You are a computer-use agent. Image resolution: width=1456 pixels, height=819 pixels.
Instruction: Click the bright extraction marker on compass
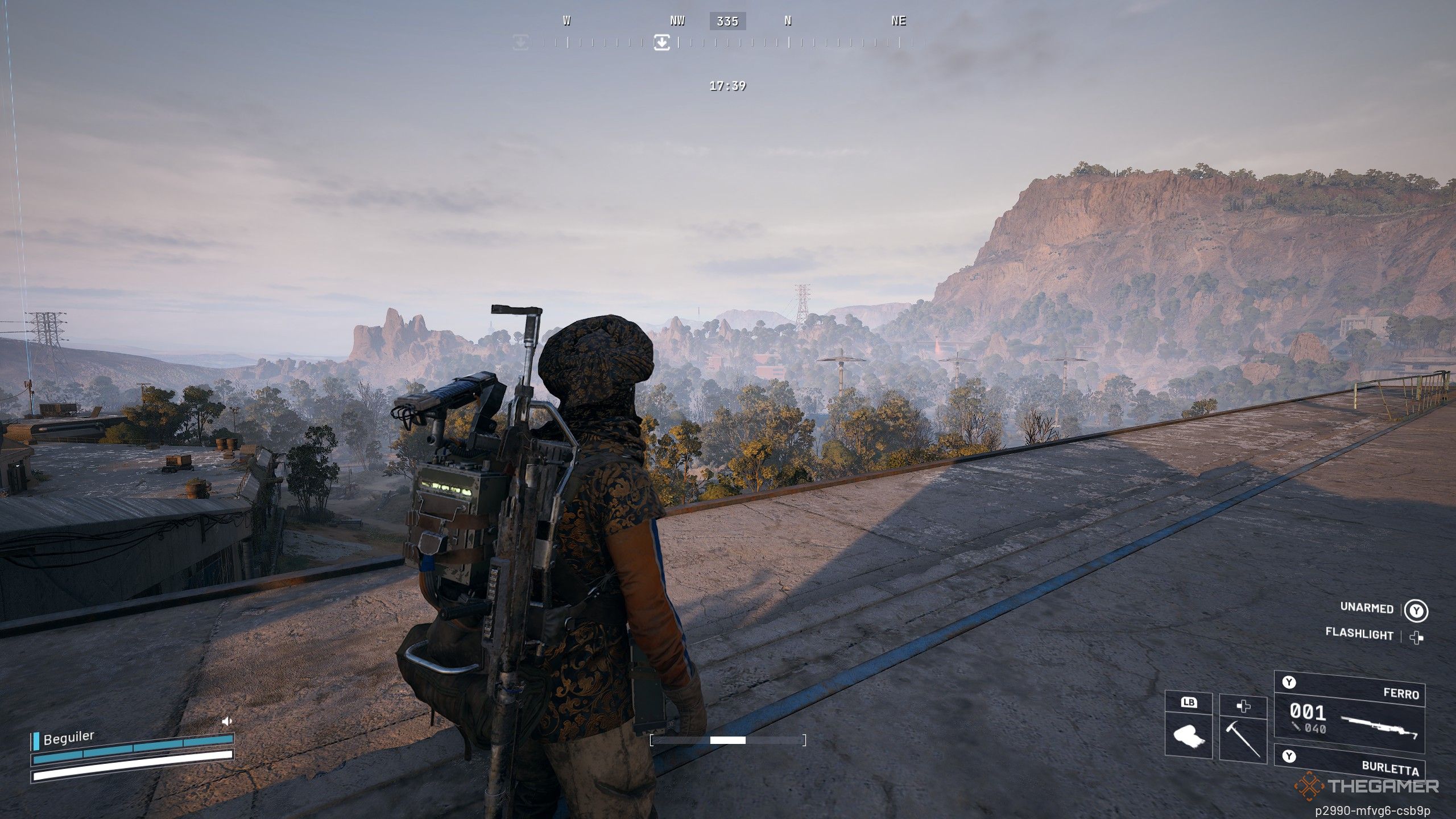661,42
